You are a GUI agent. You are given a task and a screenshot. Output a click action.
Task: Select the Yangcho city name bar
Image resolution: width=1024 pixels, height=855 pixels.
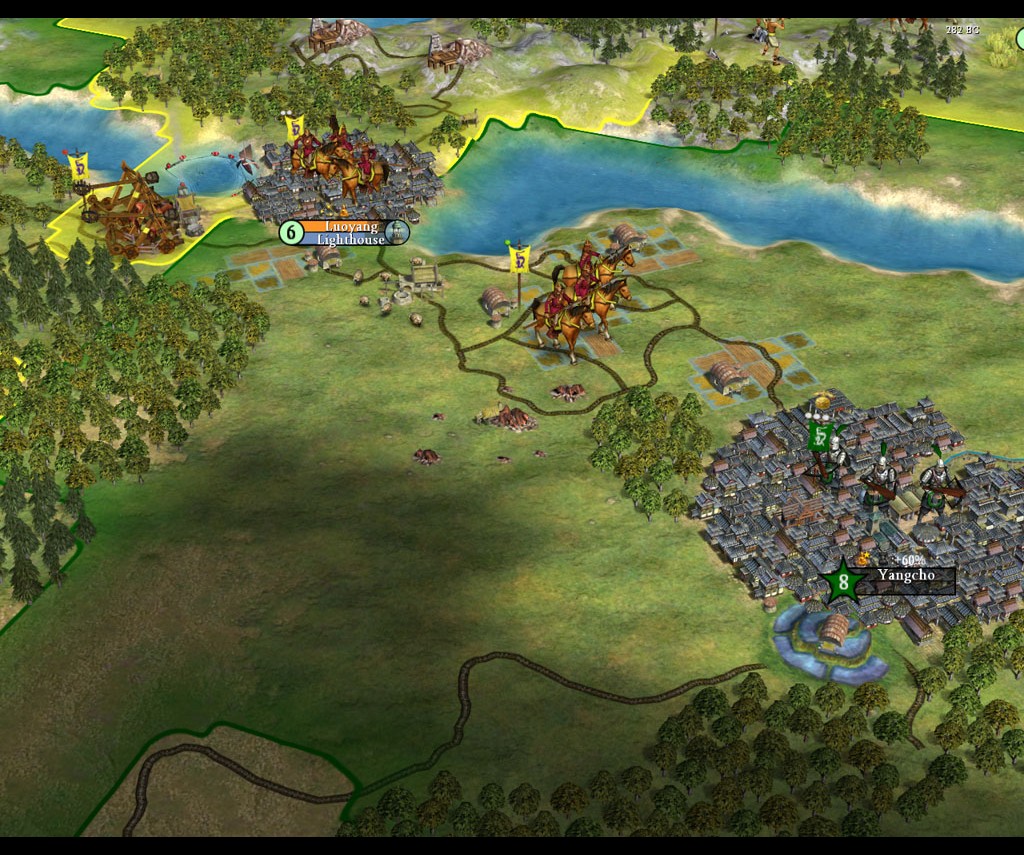click(905, 576)
